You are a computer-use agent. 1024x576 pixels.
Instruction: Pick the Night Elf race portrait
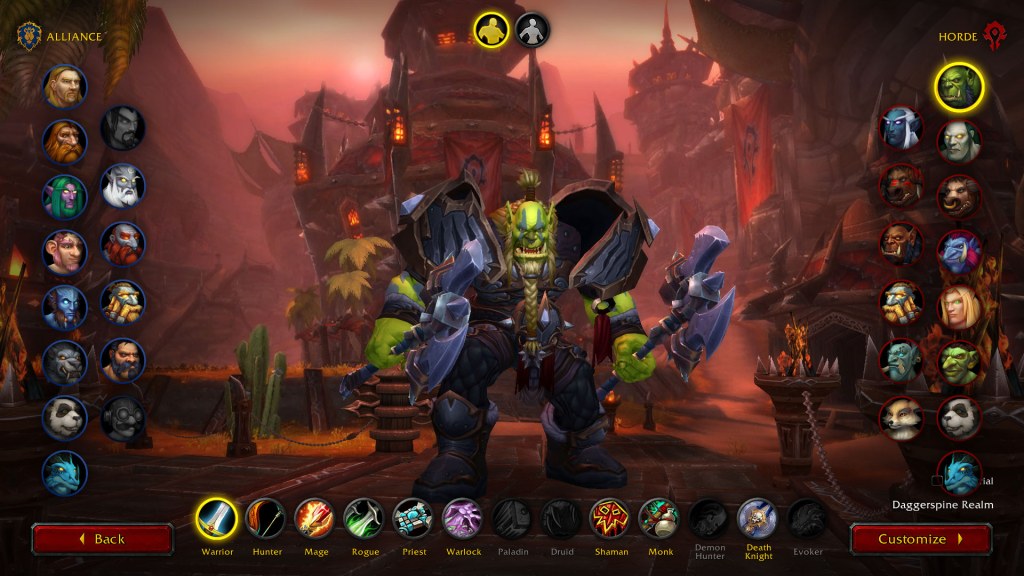65,196
